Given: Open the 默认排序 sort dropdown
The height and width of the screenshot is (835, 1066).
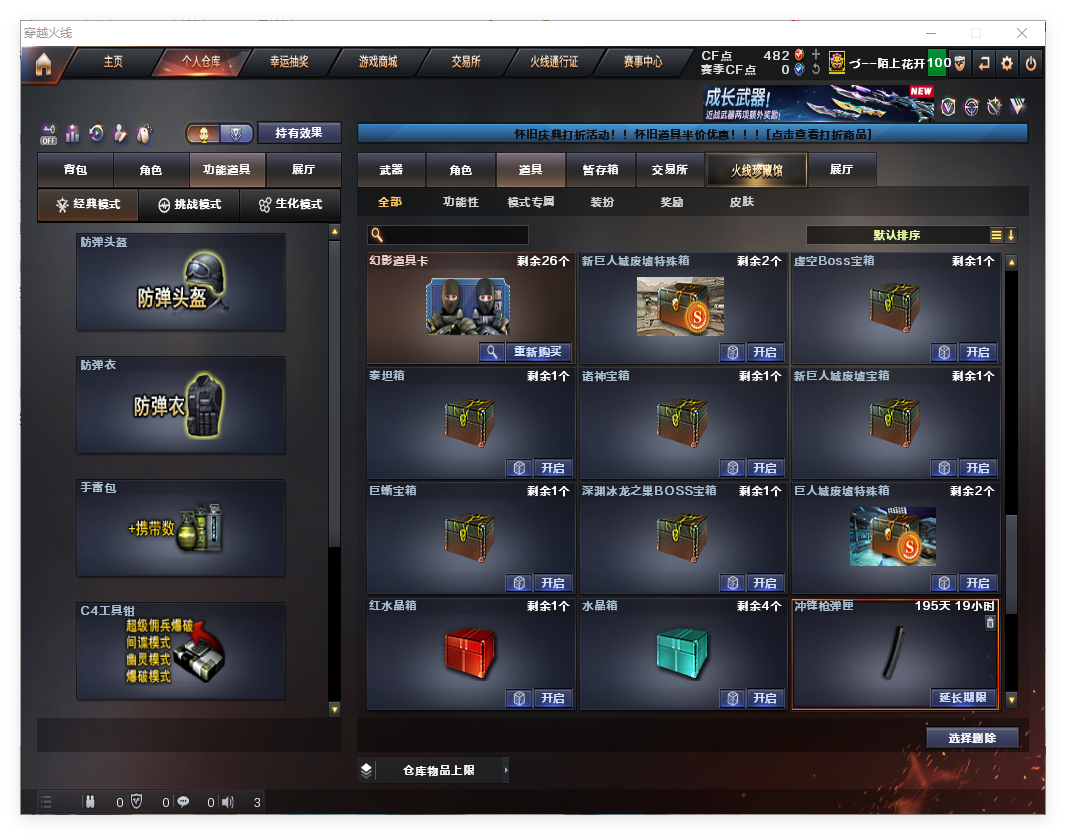Looking at the screenshot, I should [x=897, y=235].
